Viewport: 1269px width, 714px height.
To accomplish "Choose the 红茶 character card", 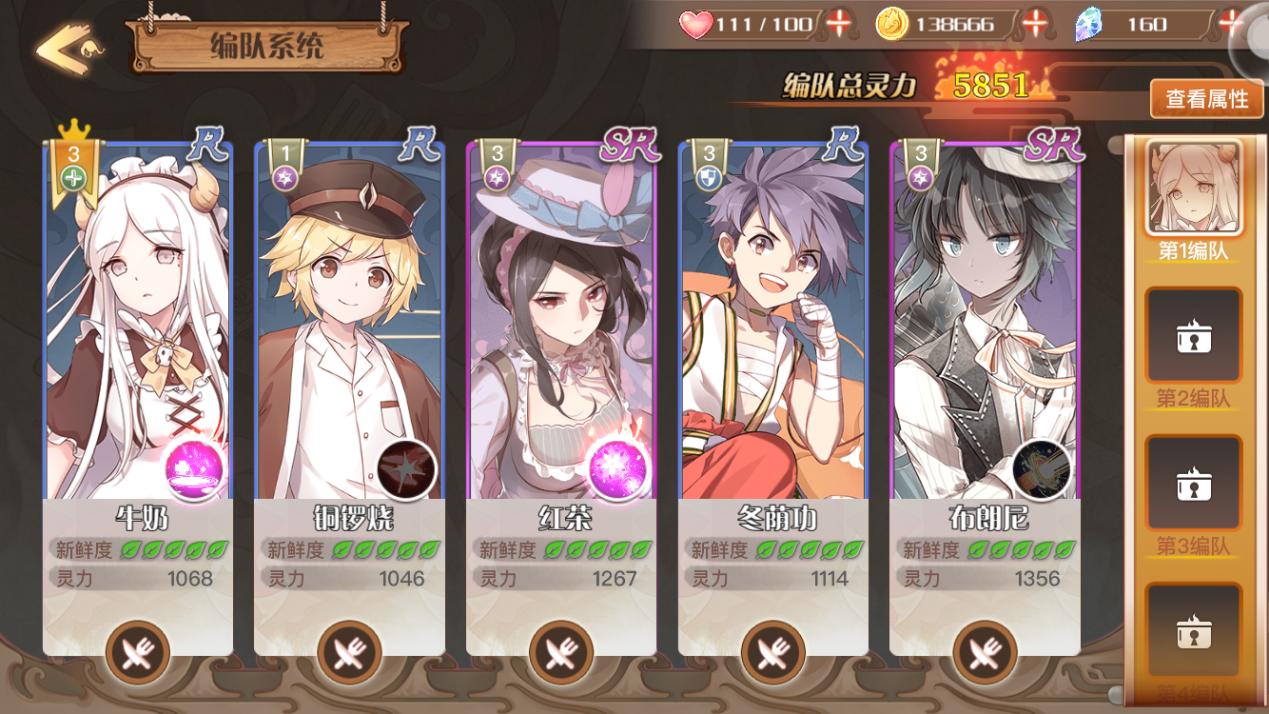I will pyautogui.click(x=561, y=320).
